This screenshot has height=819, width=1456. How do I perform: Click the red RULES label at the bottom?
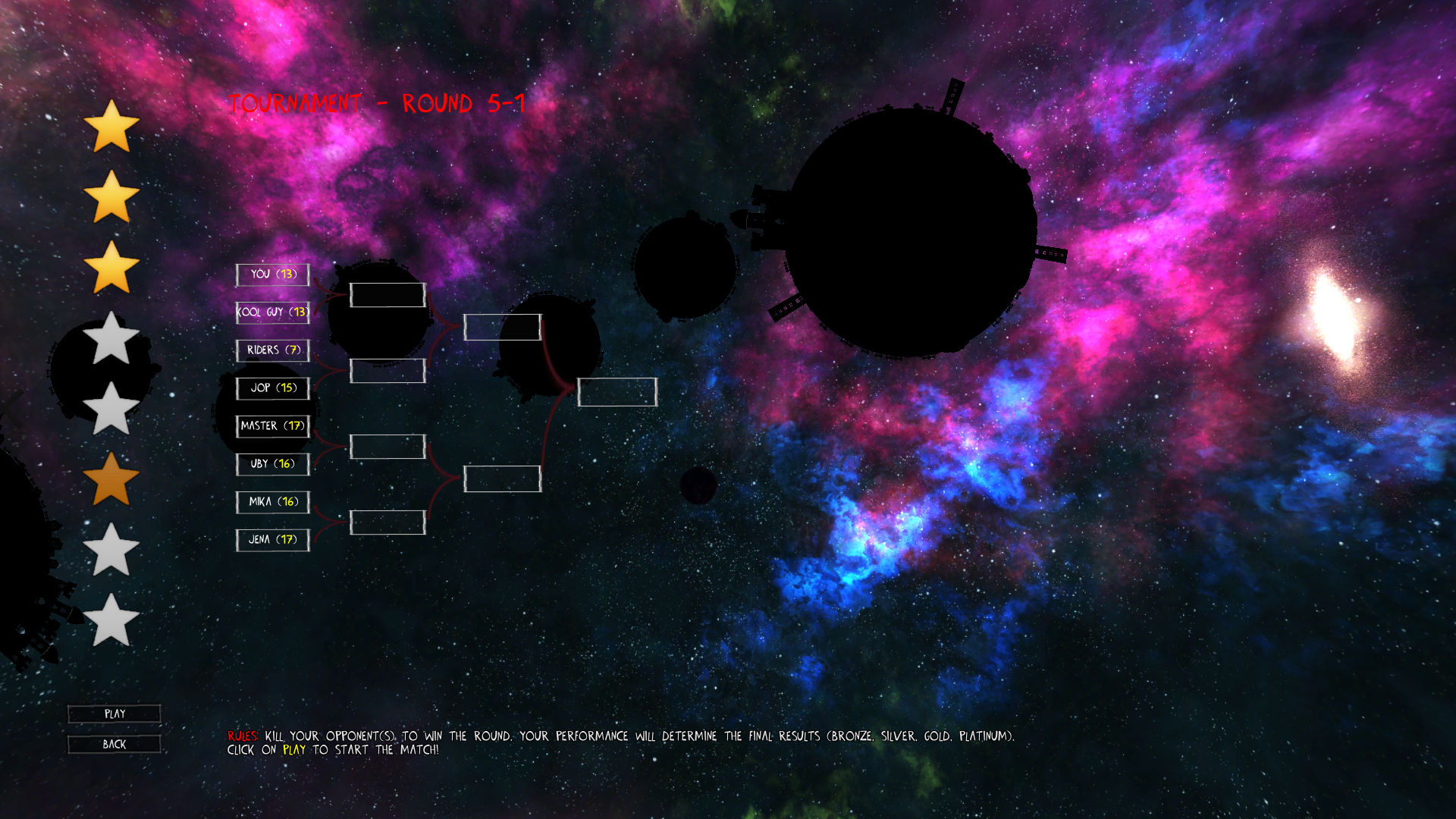click(x=243, y=735)
